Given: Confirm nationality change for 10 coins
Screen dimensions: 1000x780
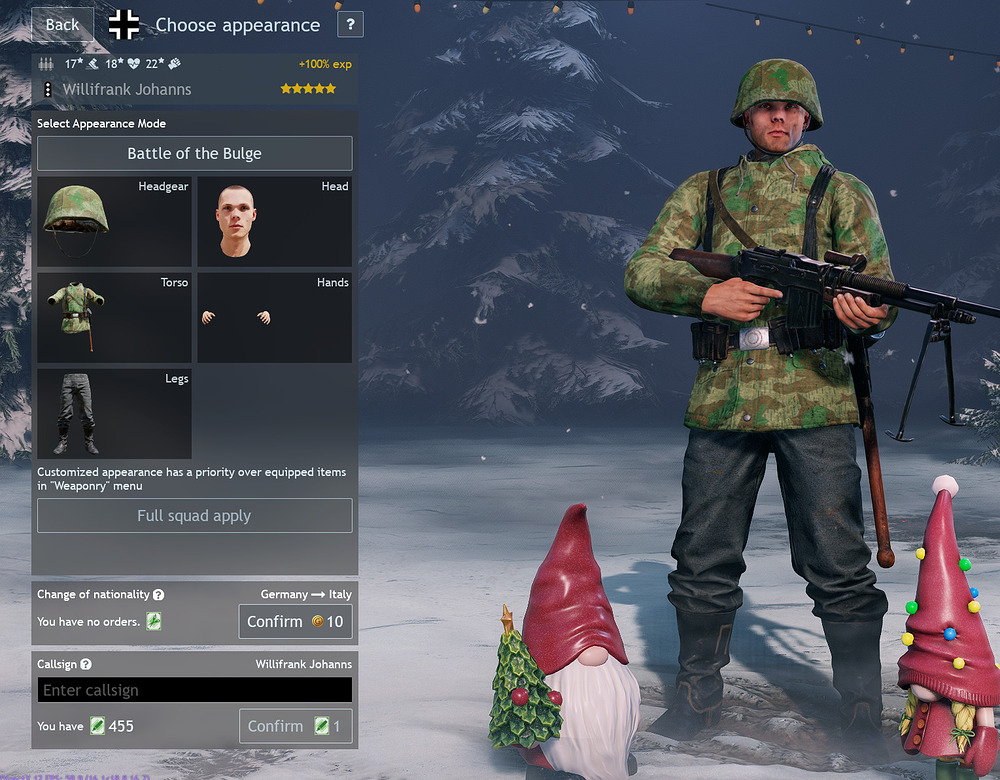Looking at the screenshot, I should pyautogui.click(x=295, y=622).
